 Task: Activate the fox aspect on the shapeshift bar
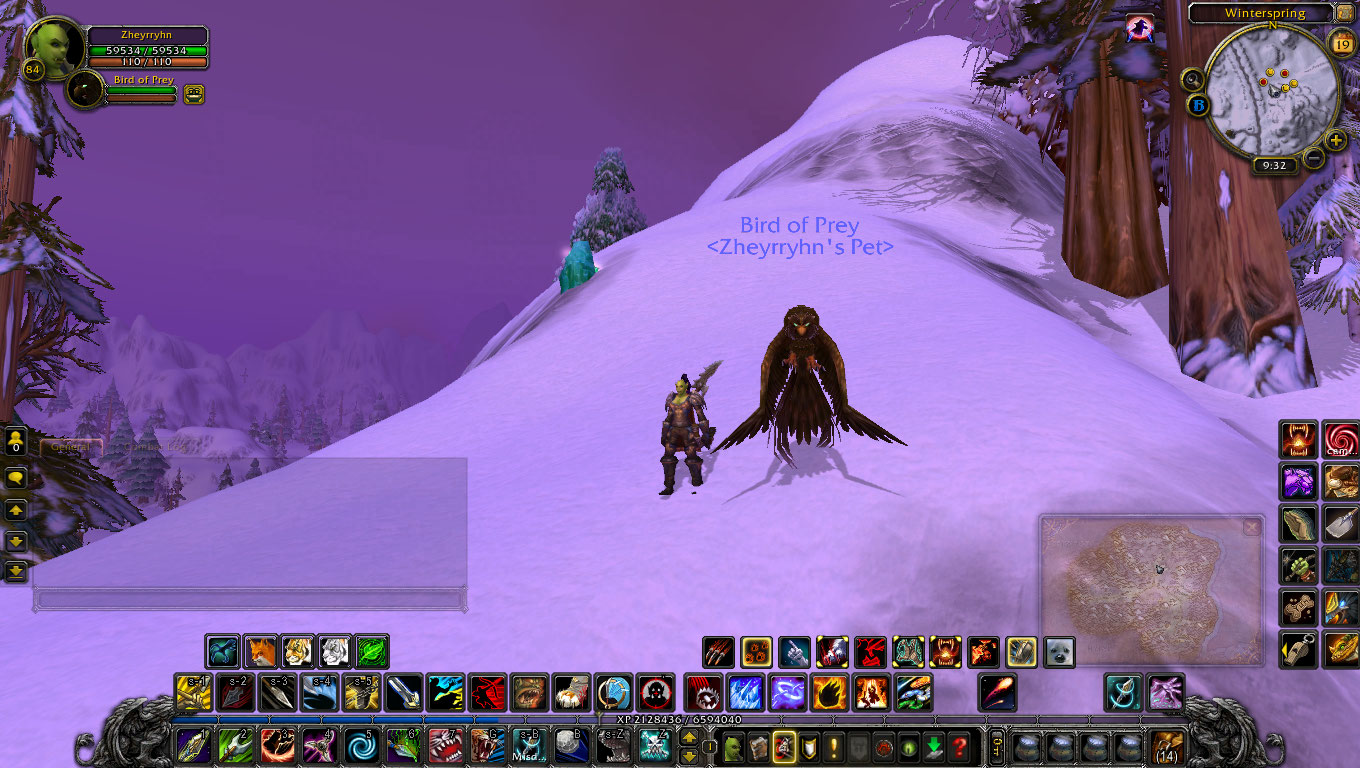[260, 652]
